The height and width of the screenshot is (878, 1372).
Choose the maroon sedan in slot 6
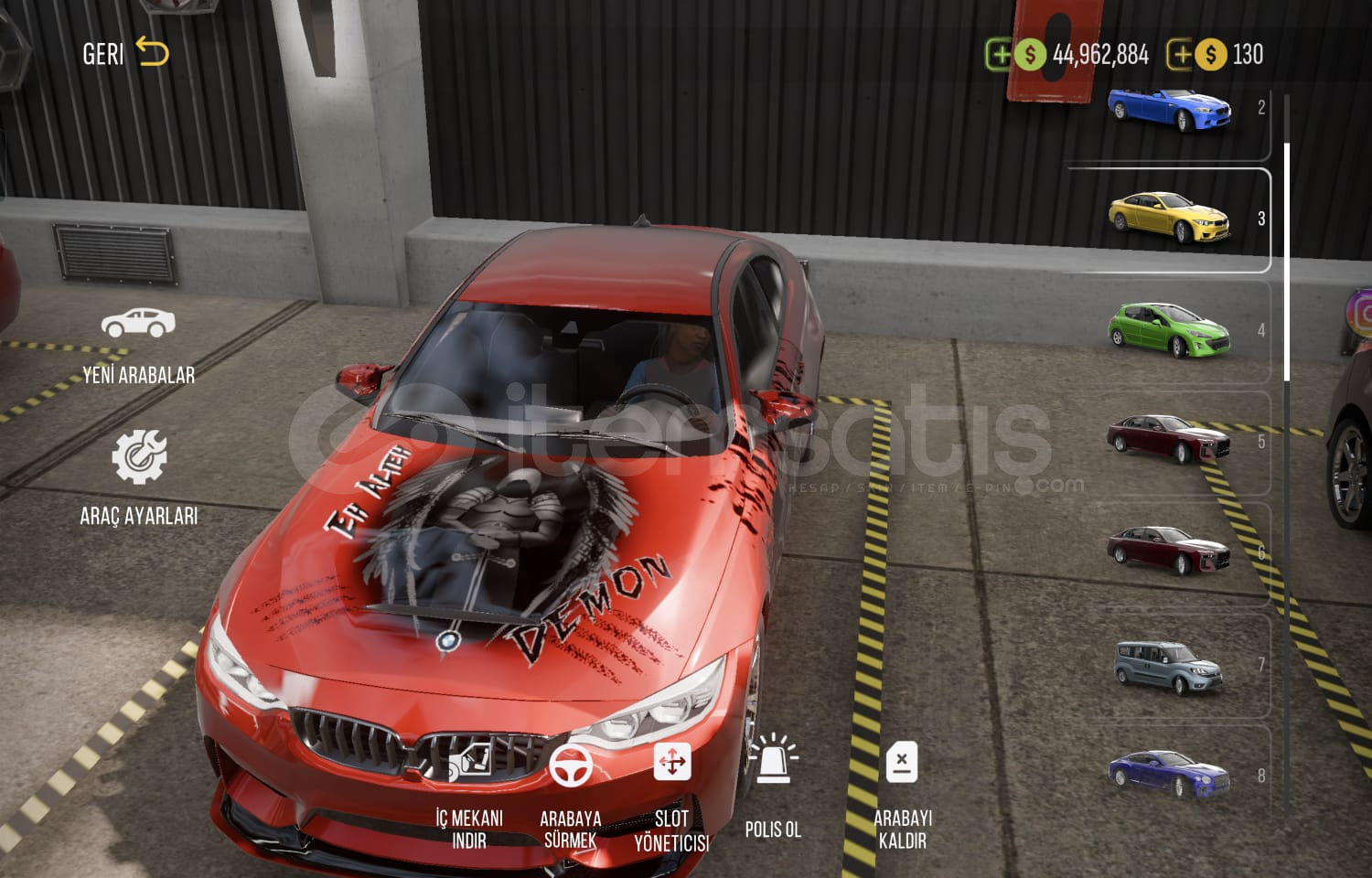coord(1169,551)
